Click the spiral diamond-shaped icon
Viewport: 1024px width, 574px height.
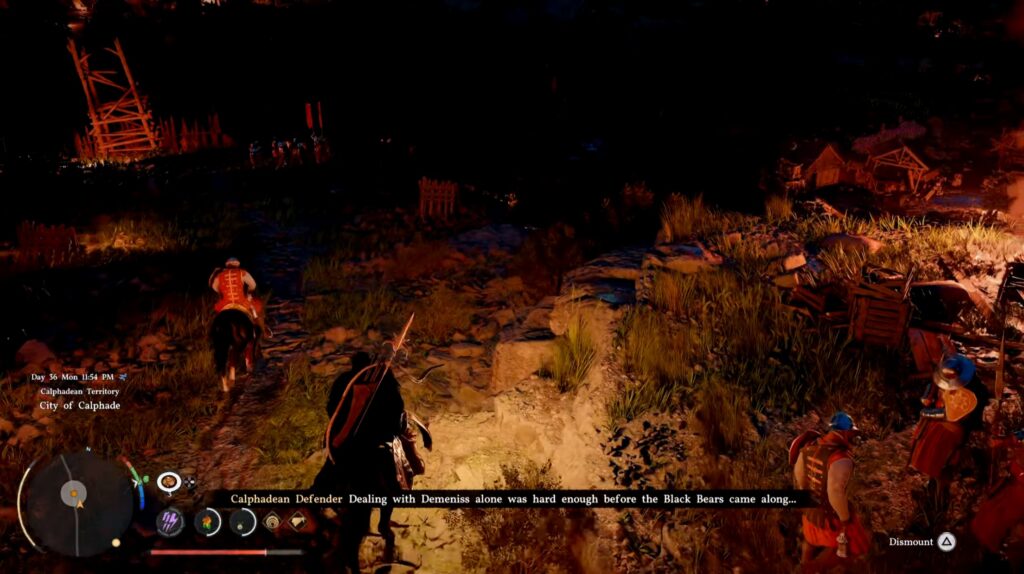(x=272, y=521)
